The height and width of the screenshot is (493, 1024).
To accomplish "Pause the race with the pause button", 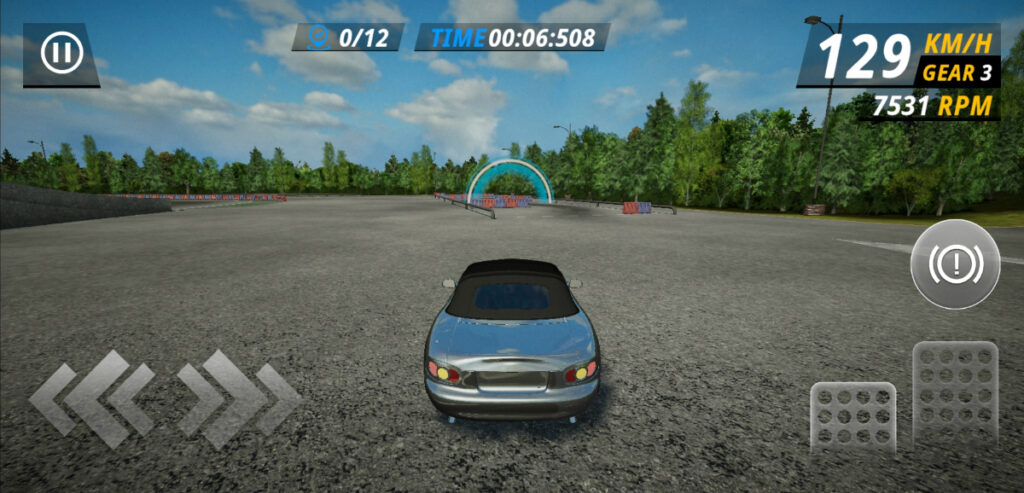I will coord(61,53).
